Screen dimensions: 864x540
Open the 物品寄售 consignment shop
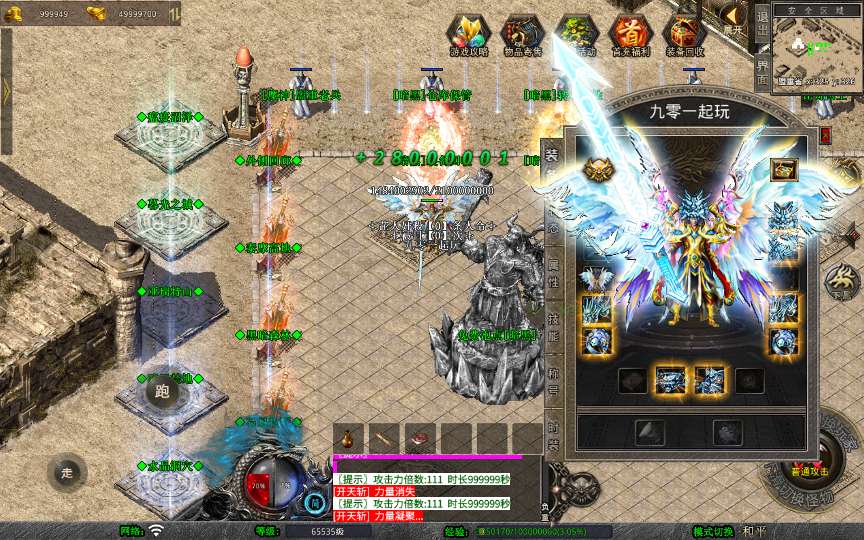coord(523,35)
